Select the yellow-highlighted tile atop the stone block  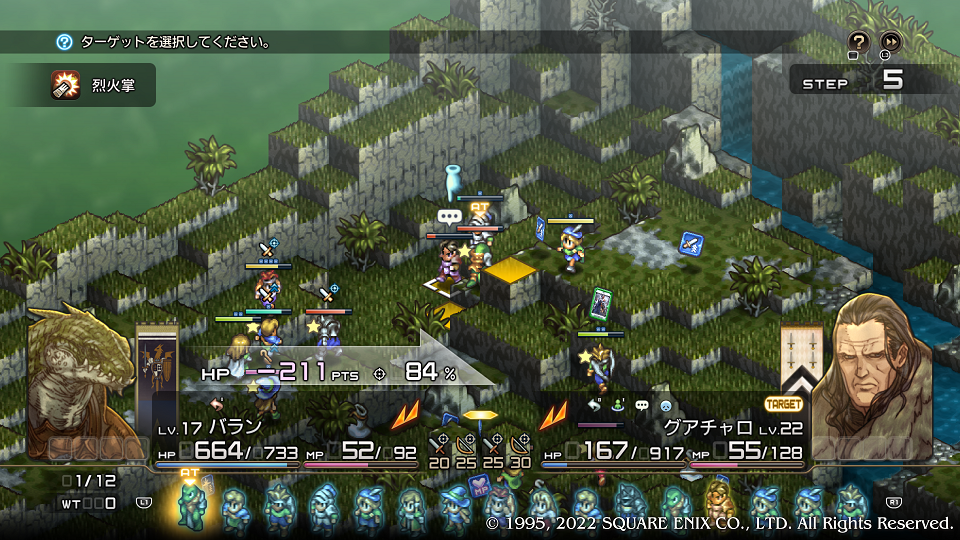[510, 269]
